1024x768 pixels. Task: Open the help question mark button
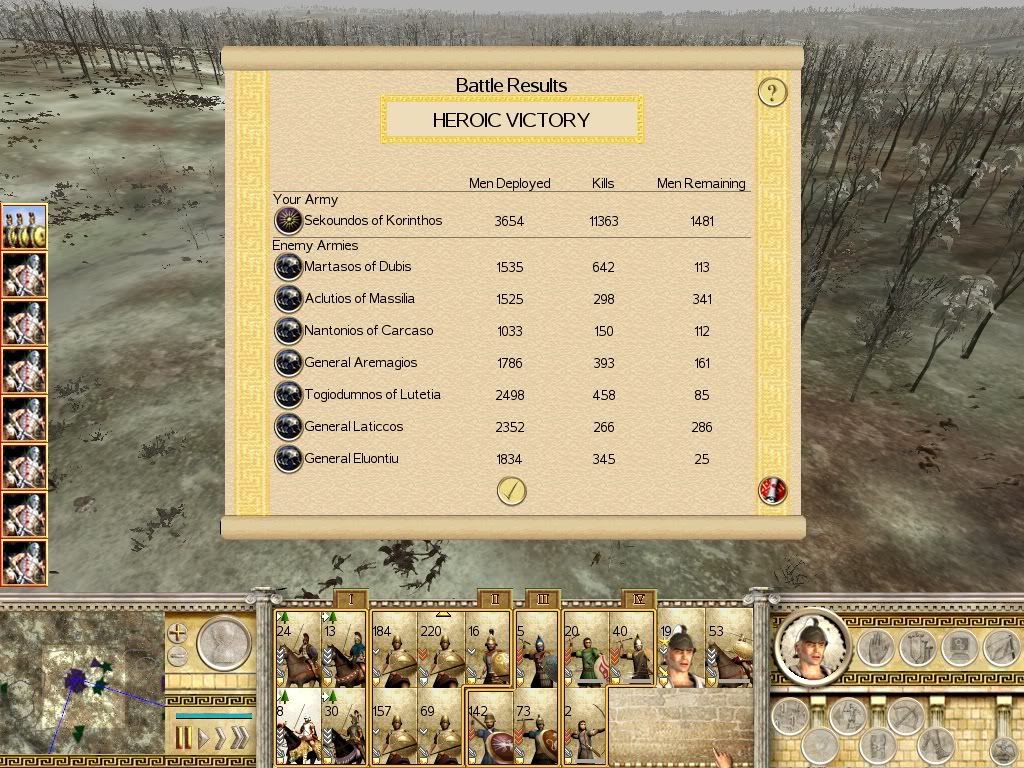772,93
